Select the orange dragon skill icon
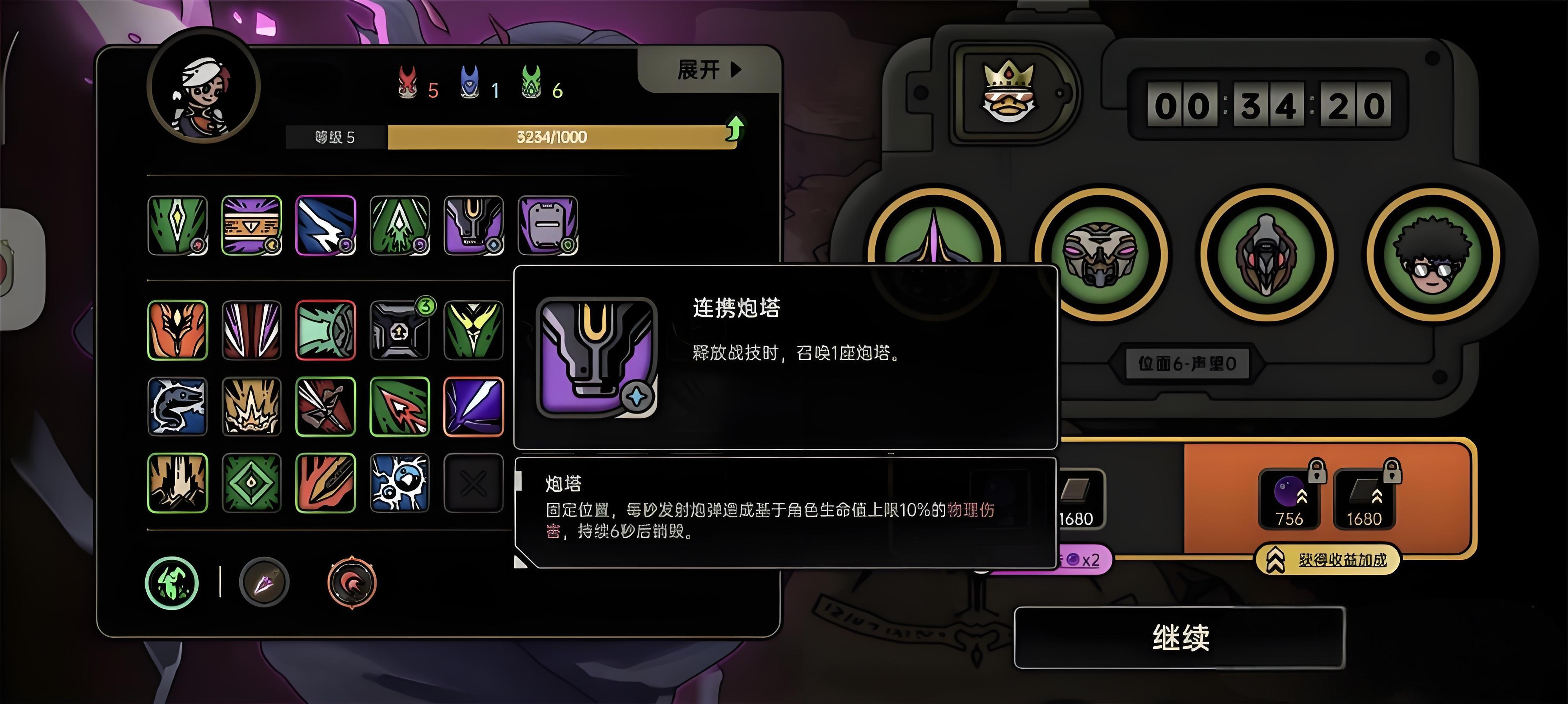1568x704 pixels. click(x=177, y=330)
